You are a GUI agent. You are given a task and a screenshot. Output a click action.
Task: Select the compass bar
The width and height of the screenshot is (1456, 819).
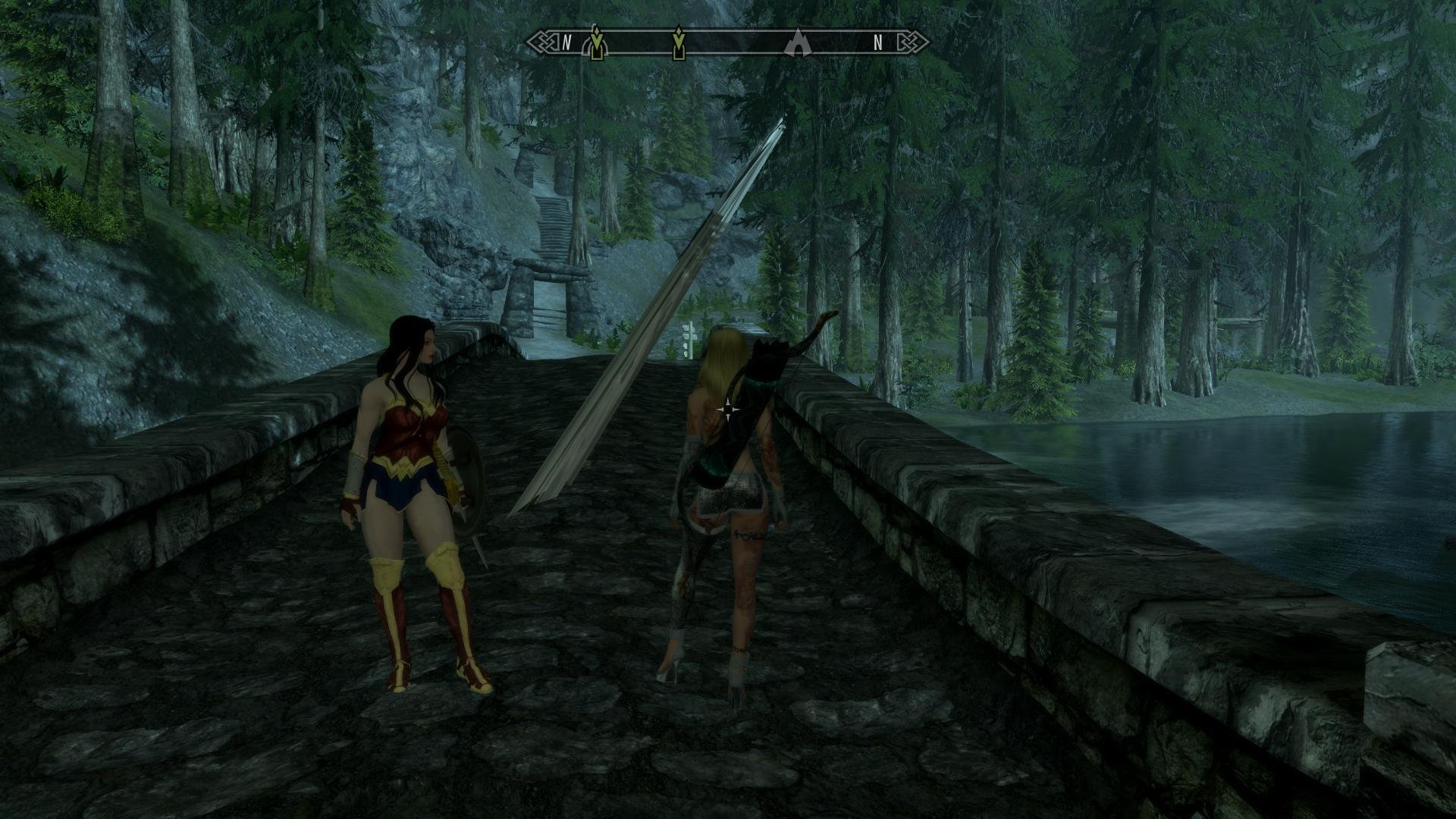728,42
